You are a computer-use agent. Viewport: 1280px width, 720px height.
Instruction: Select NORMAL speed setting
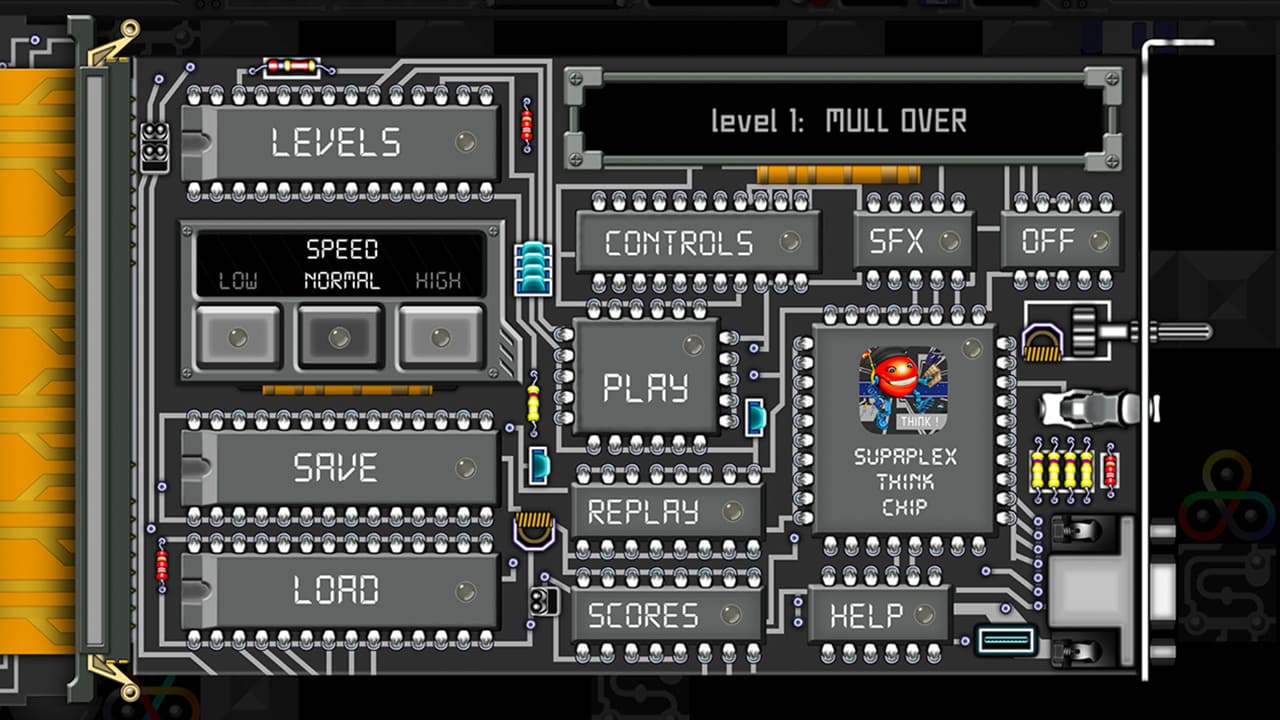(x=339, y=336)
